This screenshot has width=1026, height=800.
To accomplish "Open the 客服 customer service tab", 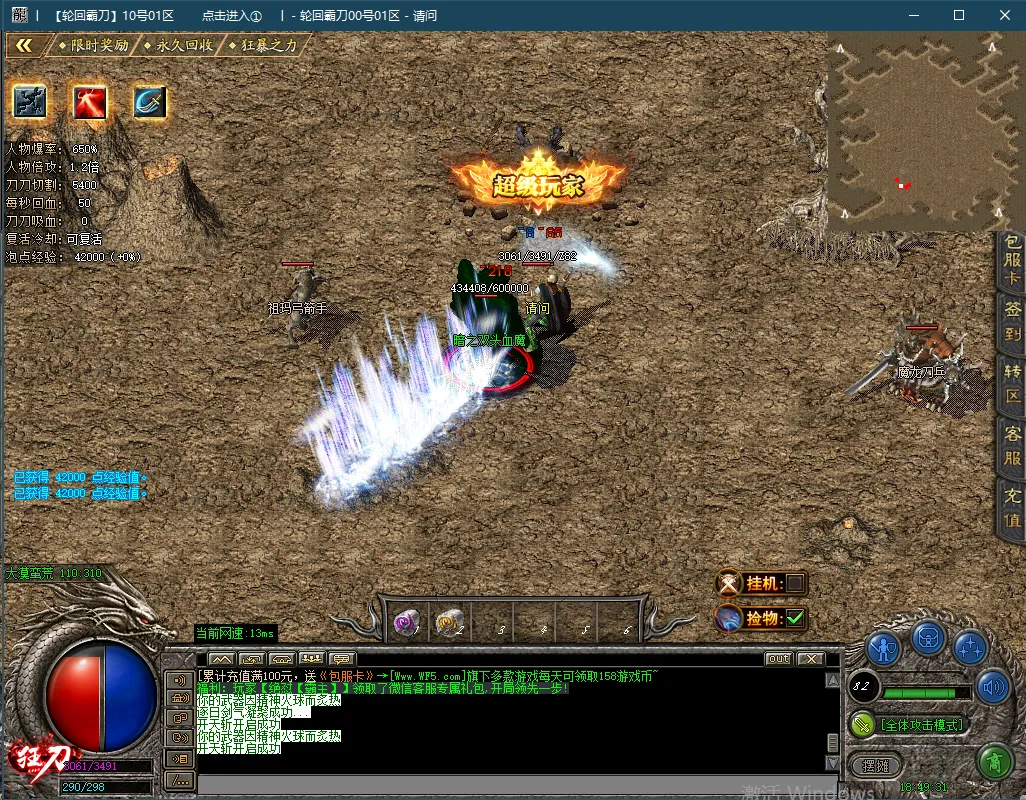I will pyautogui.click(x=1012, y=447).
